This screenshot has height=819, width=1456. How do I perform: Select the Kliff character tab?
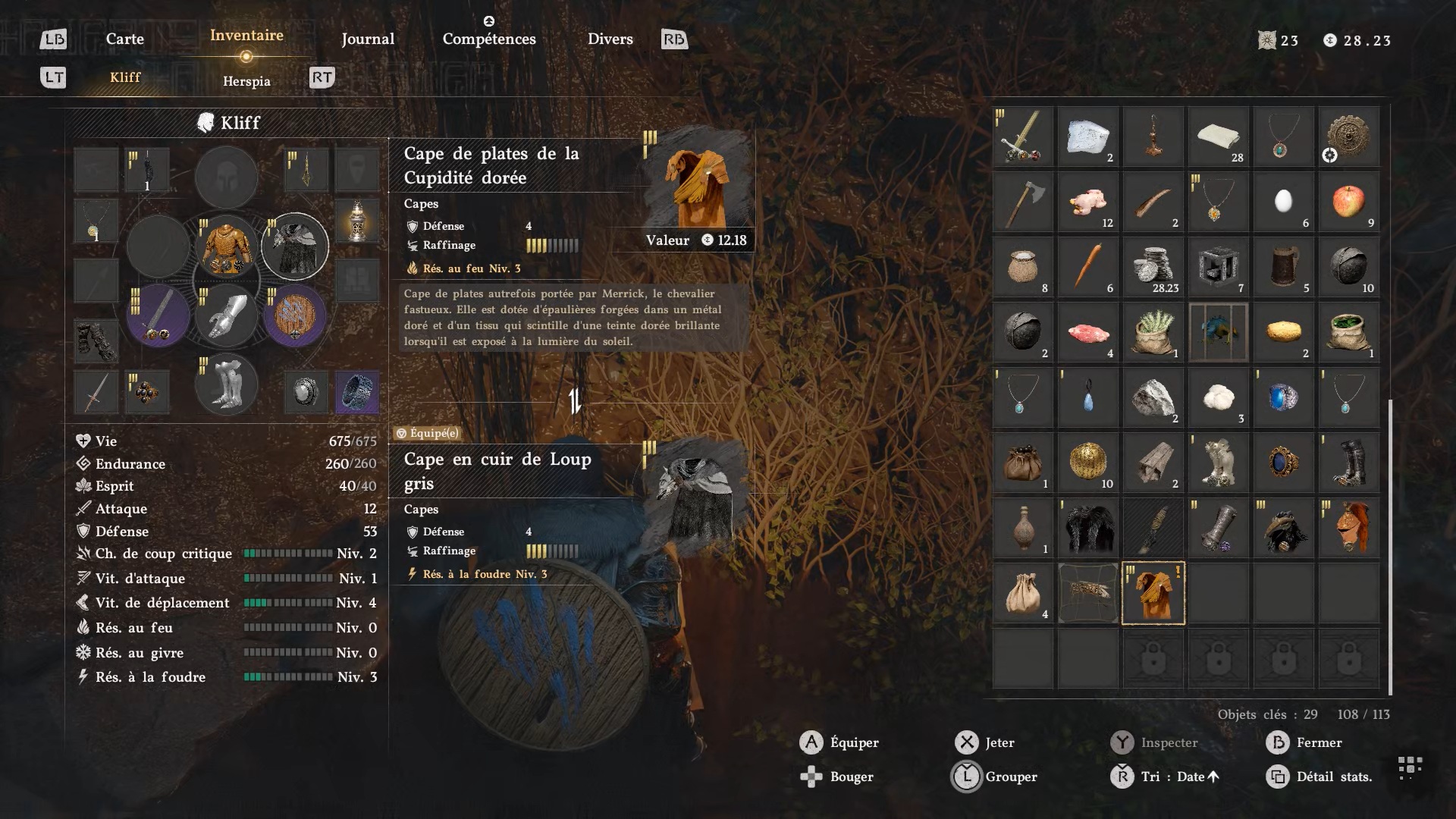click(125, 77)
